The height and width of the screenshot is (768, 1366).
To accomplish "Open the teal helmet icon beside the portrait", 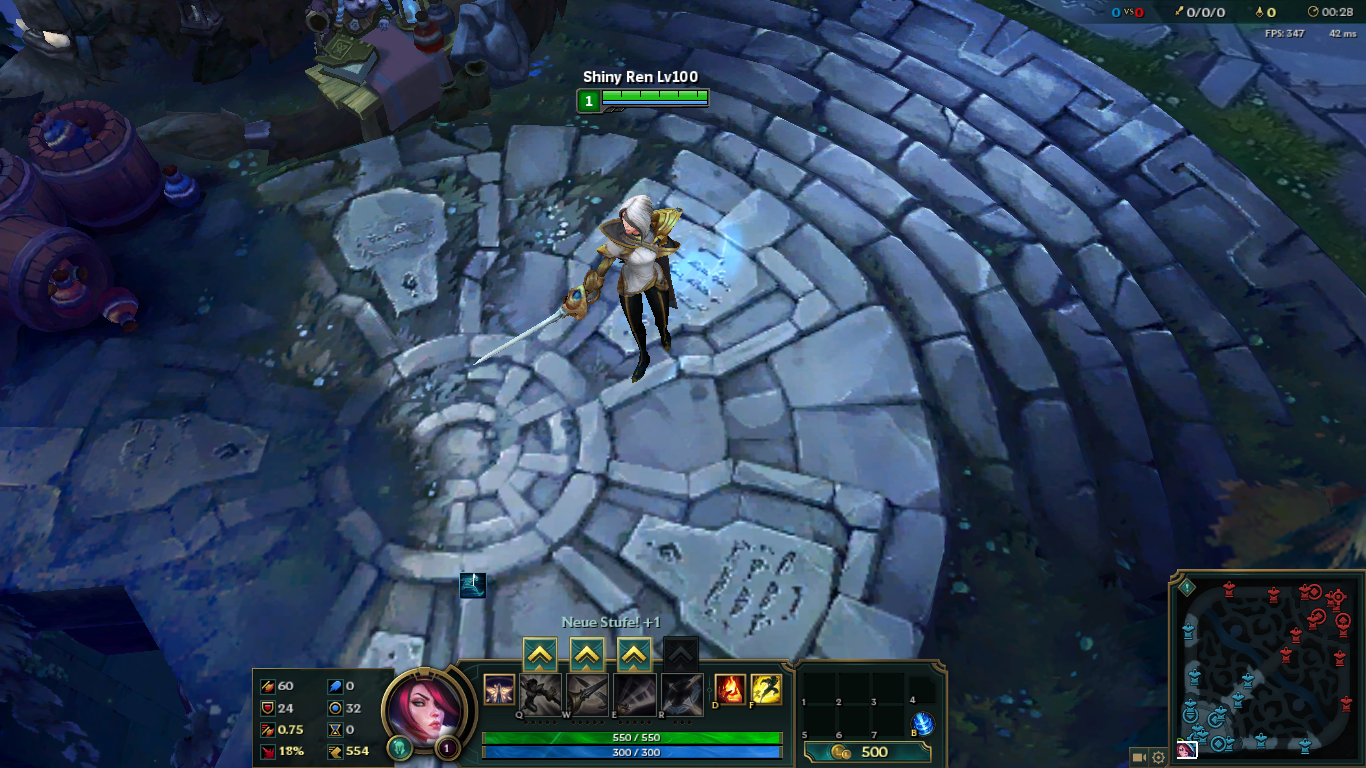I will [x=400, y=747].
